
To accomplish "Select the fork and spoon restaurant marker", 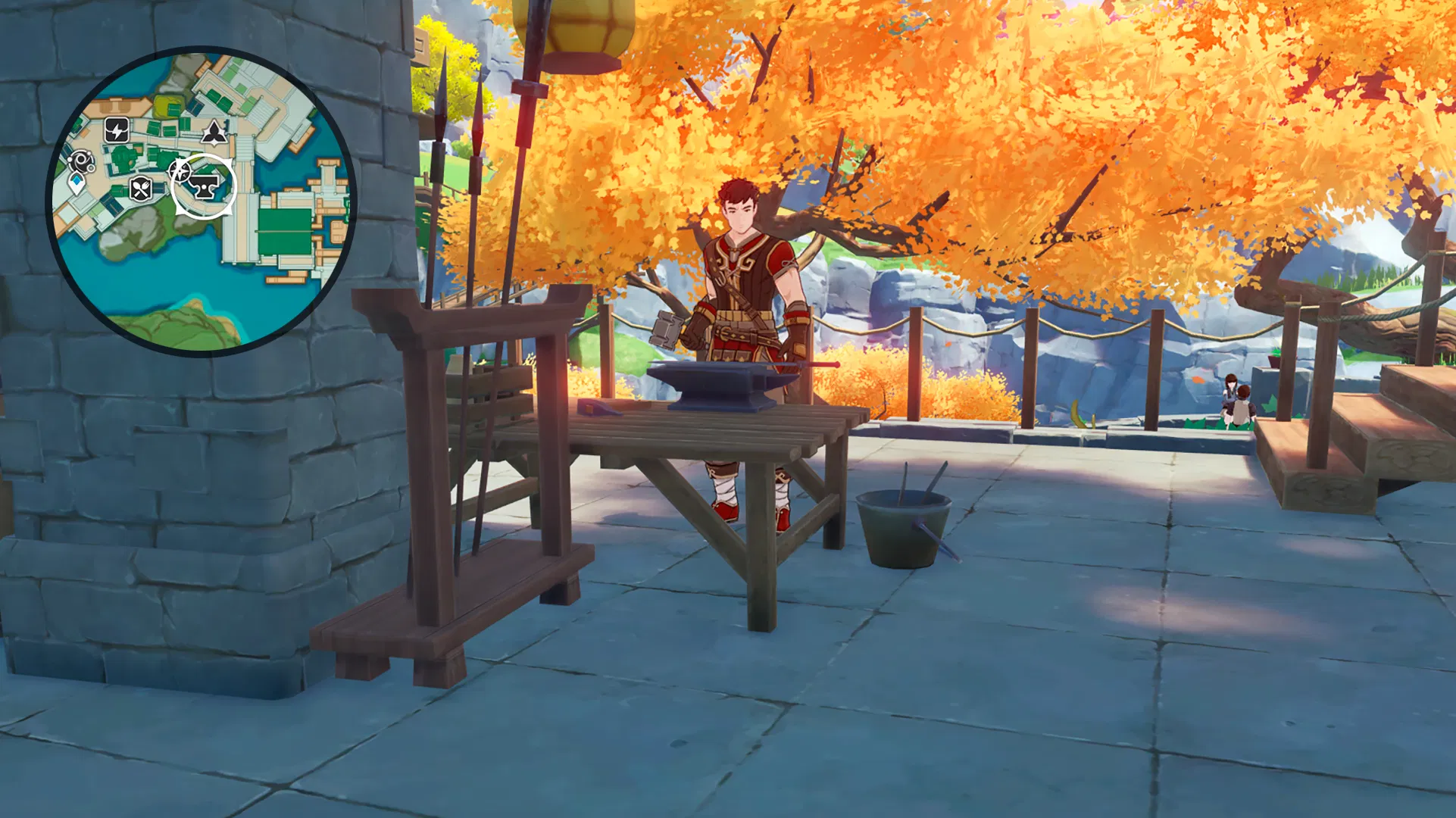I will coord(142,189).
